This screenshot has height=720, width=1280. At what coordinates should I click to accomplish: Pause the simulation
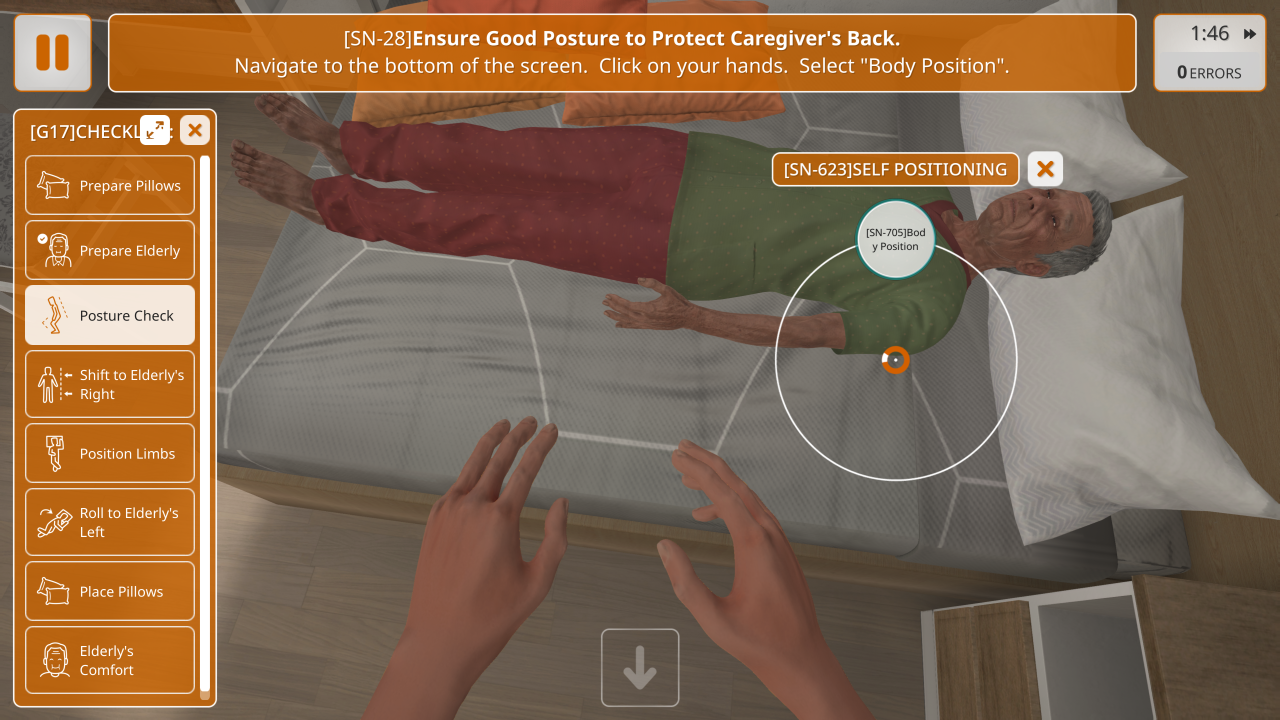pyautogui.click(x=53, y=53)
